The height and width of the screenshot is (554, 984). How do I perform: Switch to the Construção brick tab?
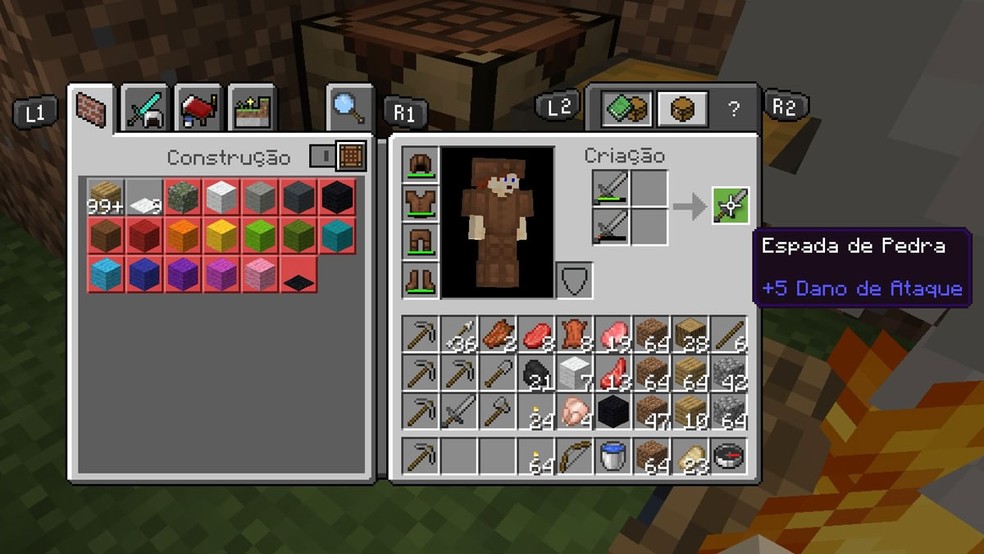tap(93, 108)
